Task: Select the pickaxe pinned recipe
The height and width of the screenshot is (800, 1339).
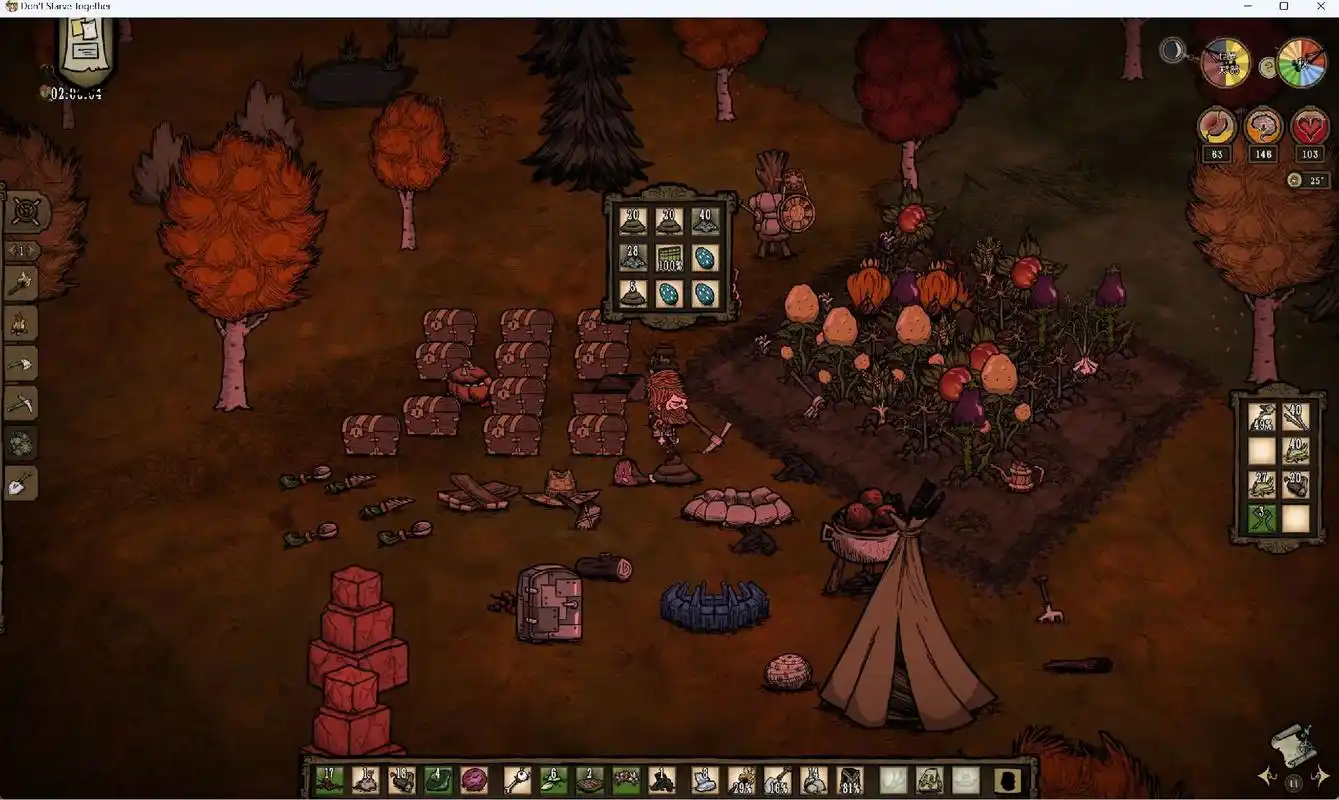Action: point(22,404)
